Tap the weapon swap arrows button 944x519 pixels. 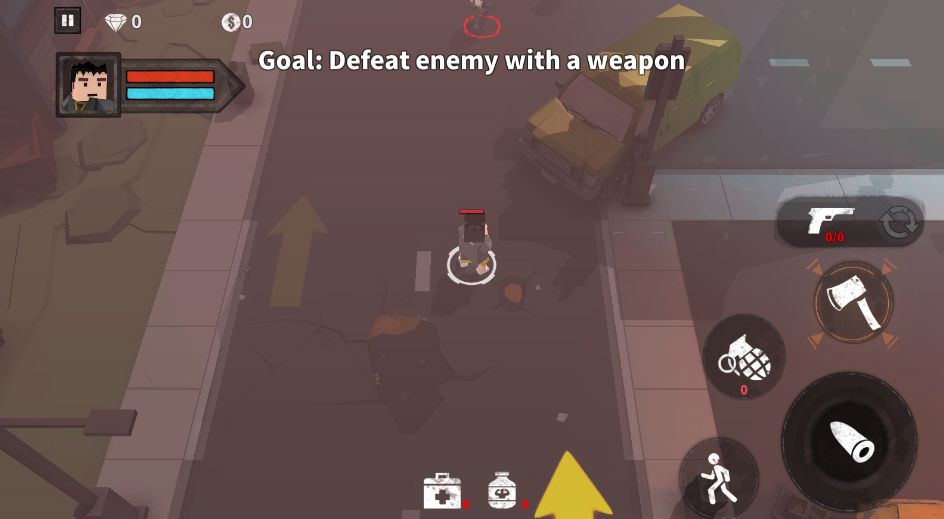[898, 223]
